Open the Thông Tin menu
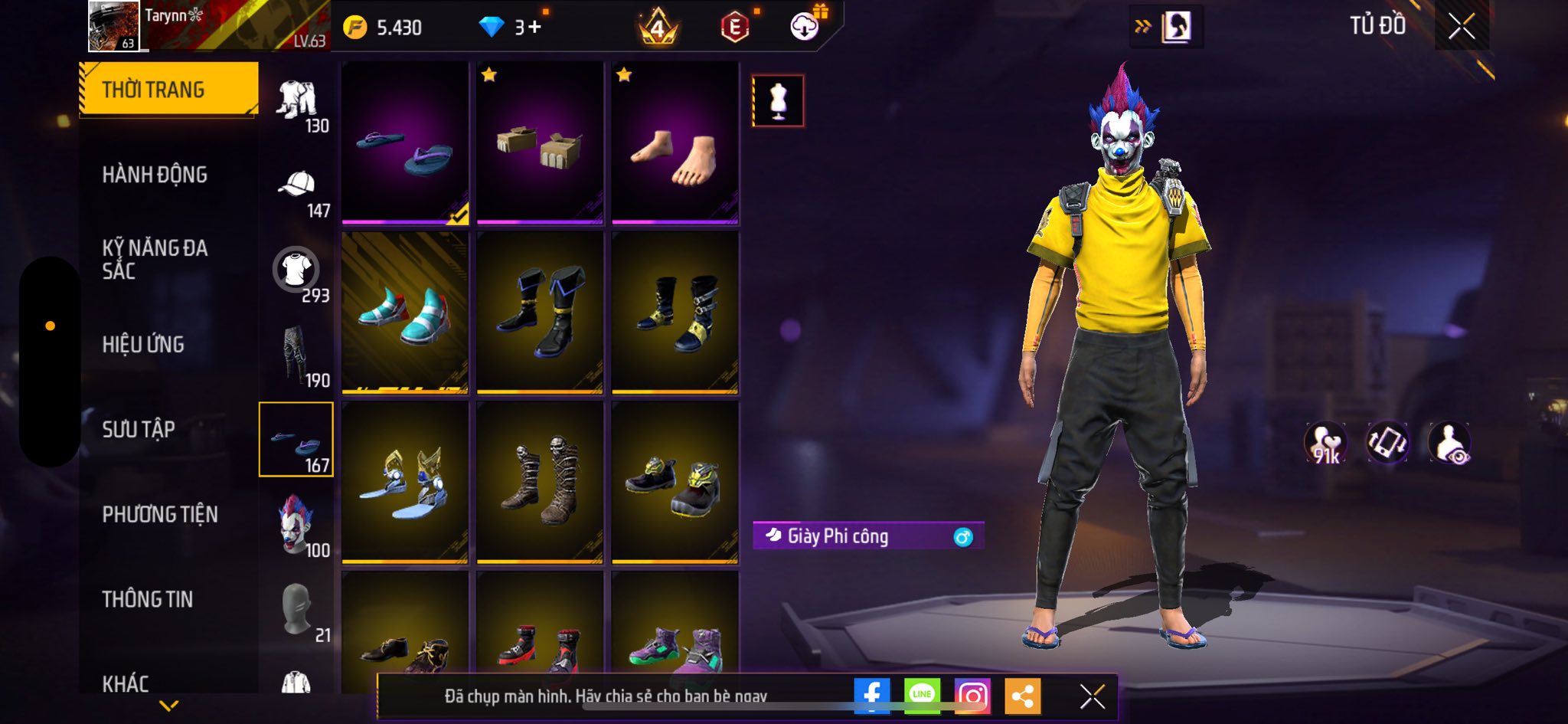This screenshot has height=724, width=1568. click(148, 599)
